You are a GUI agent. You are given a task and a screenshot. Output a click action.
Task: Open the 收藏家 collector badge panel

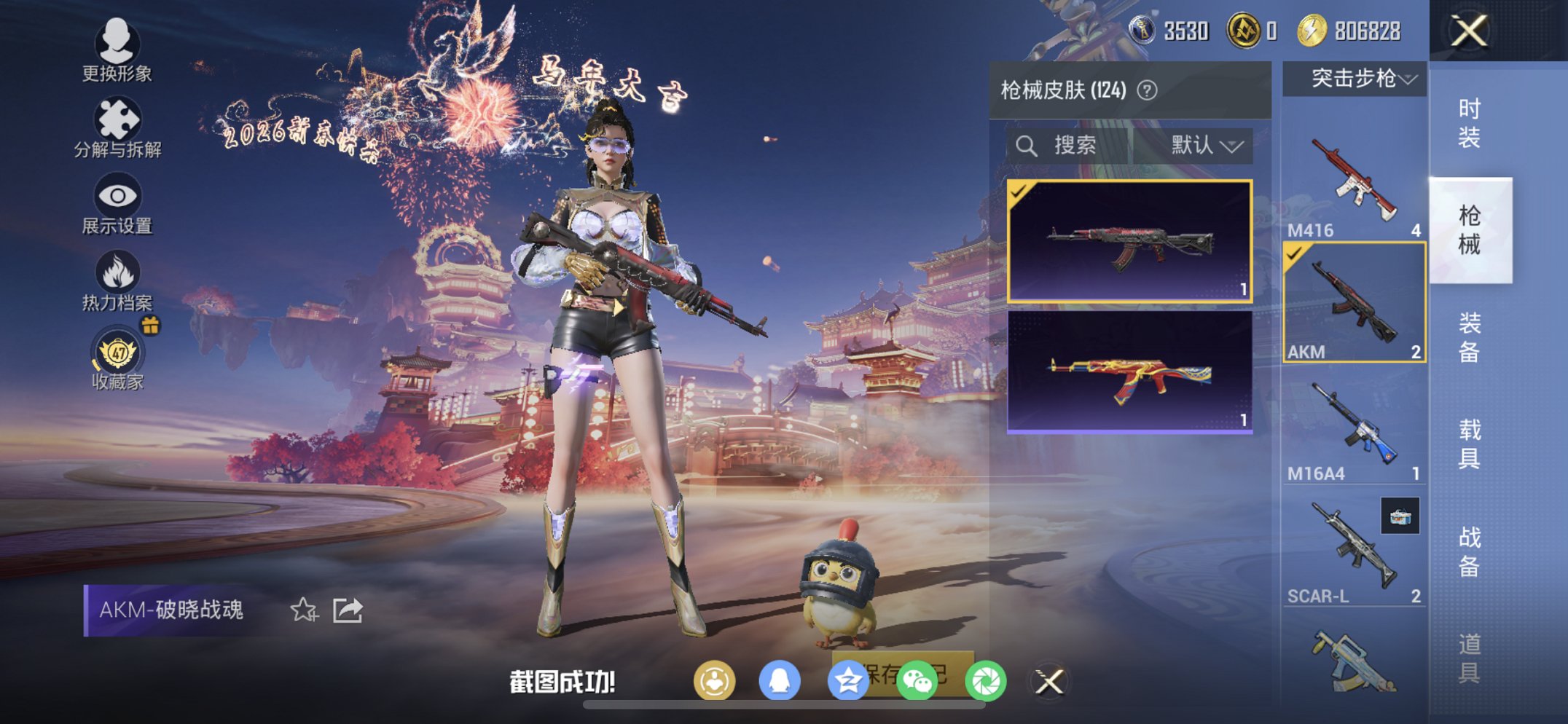pyautogui.click(x=117, y=354)
